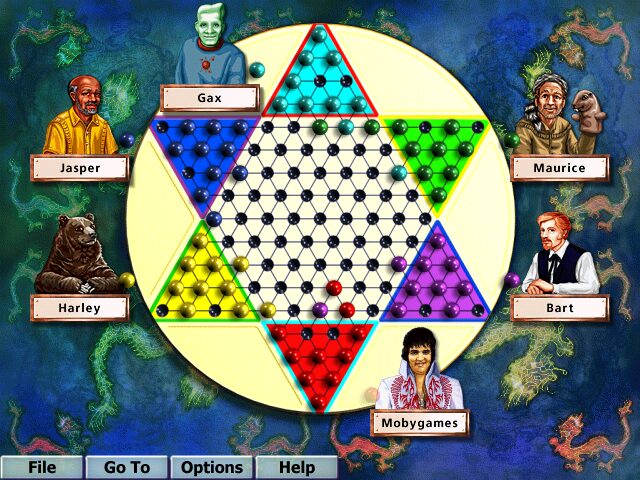
Task: Open the Help menu
Action: (296, 467)
